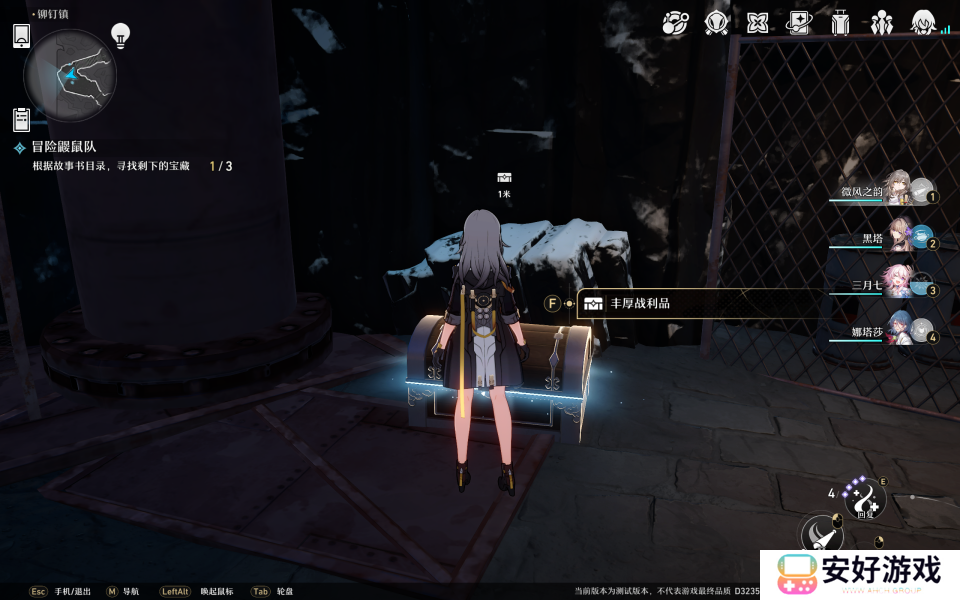Image resolution: width=960 pixels, height=600 pixels.
Task: Switch to party member 微风之韵
Action: click(896, 190)
